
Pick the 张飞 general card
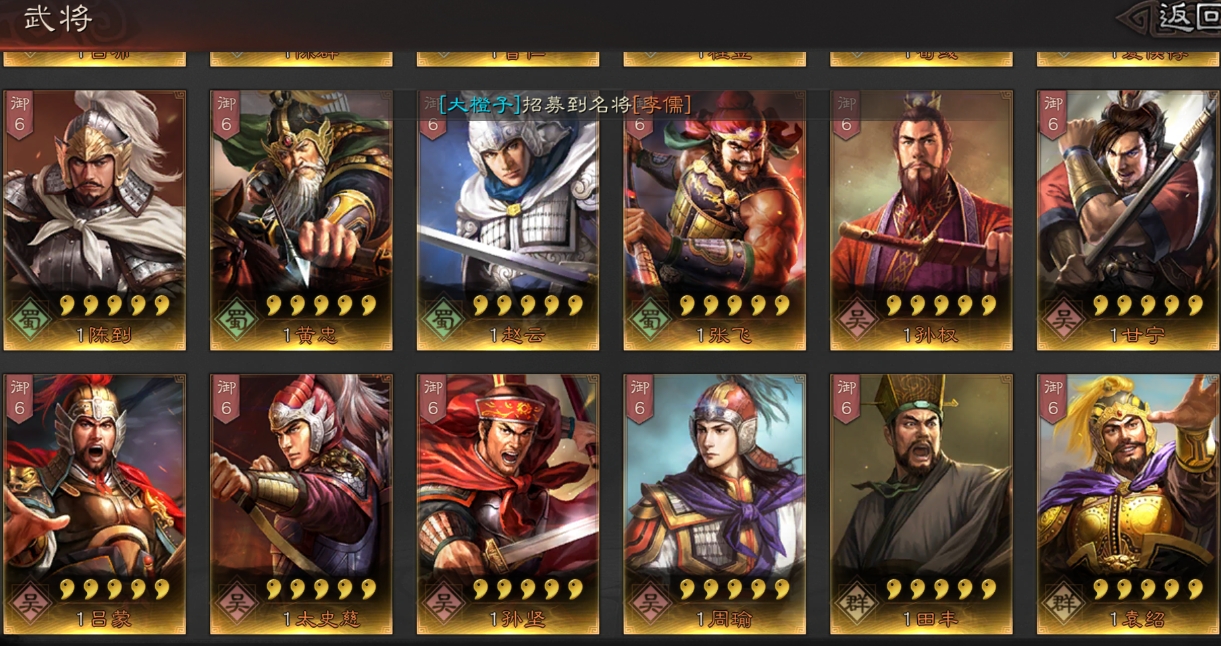pyautogui.click(x=714, y=220)
